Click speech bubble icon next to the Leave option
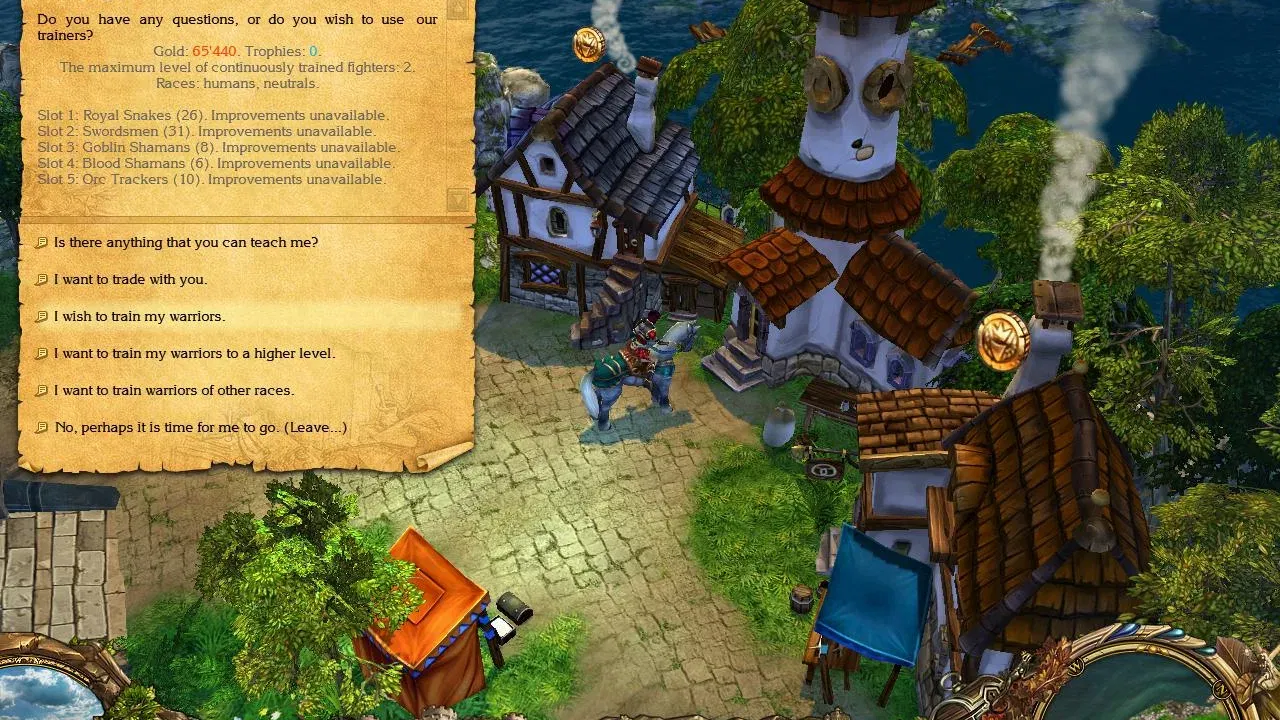This screenshot has height=720, width=1280. click(41, 427)
